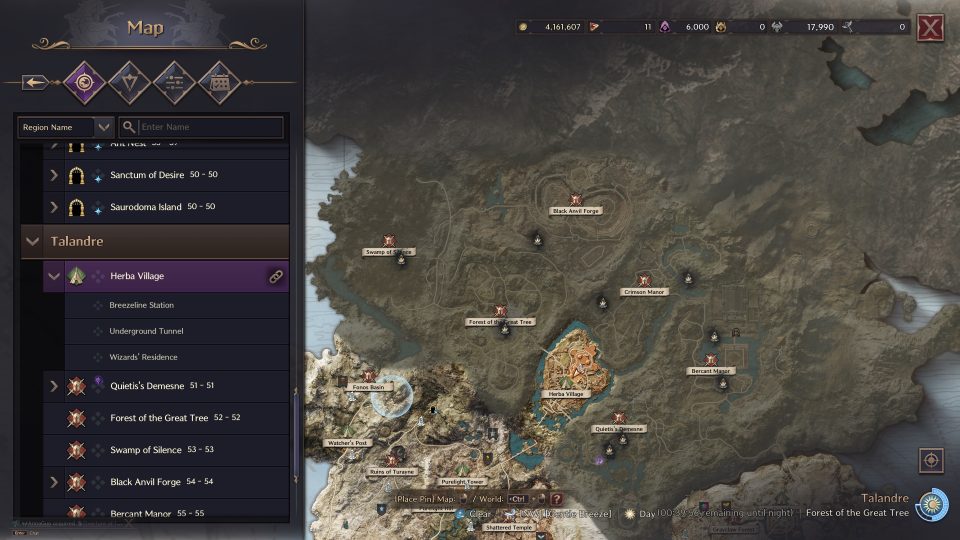Screen dimensions: 960x540
Task: Click the Bercant Manor map marker
Action: 711,360
